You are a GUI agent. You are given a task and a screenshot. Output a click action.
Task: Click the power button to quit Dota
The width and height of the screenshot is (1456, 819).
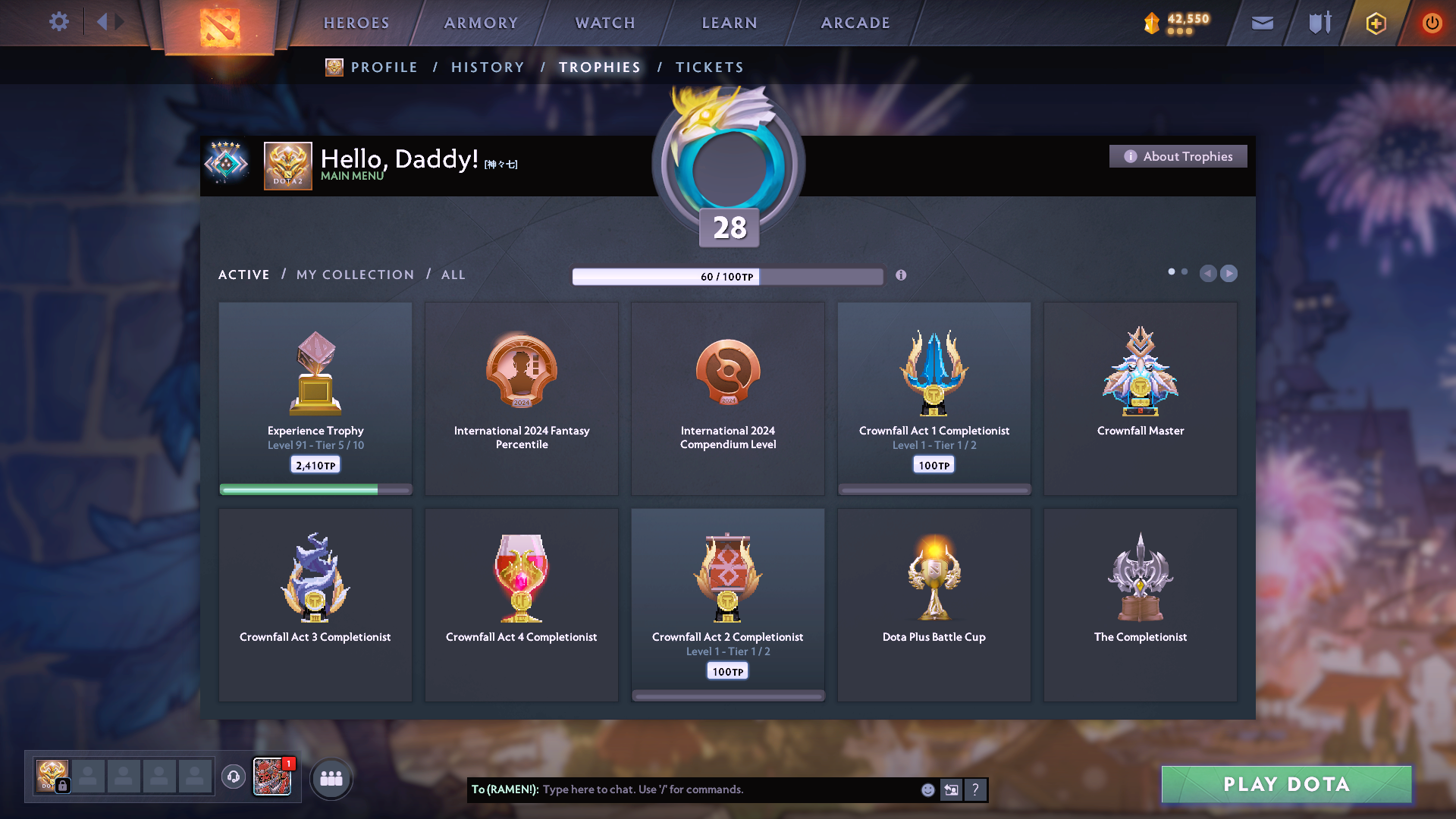tap(1432, 23)
